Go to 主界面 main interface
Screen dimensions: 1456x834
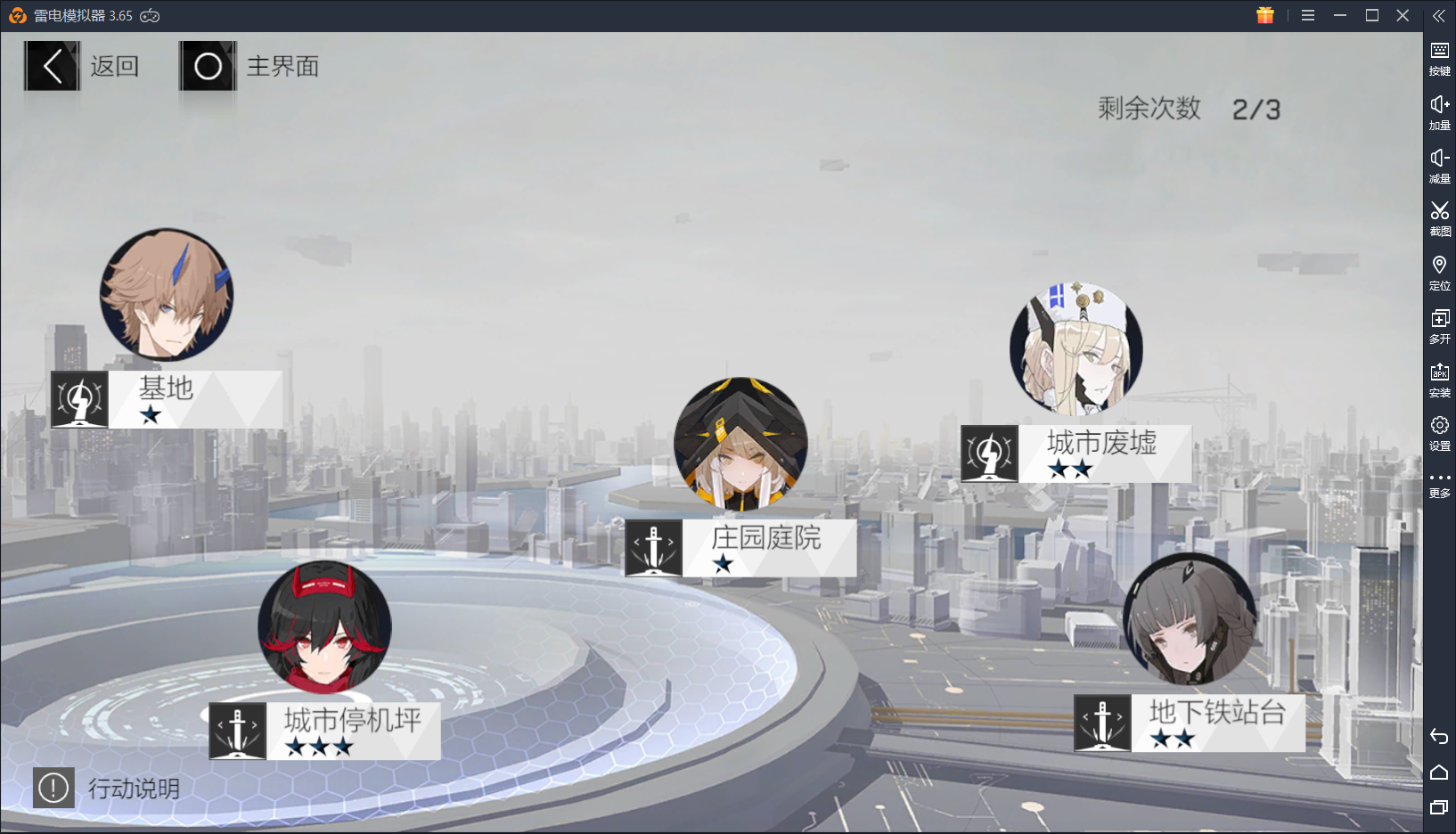(x=249, y=66)
